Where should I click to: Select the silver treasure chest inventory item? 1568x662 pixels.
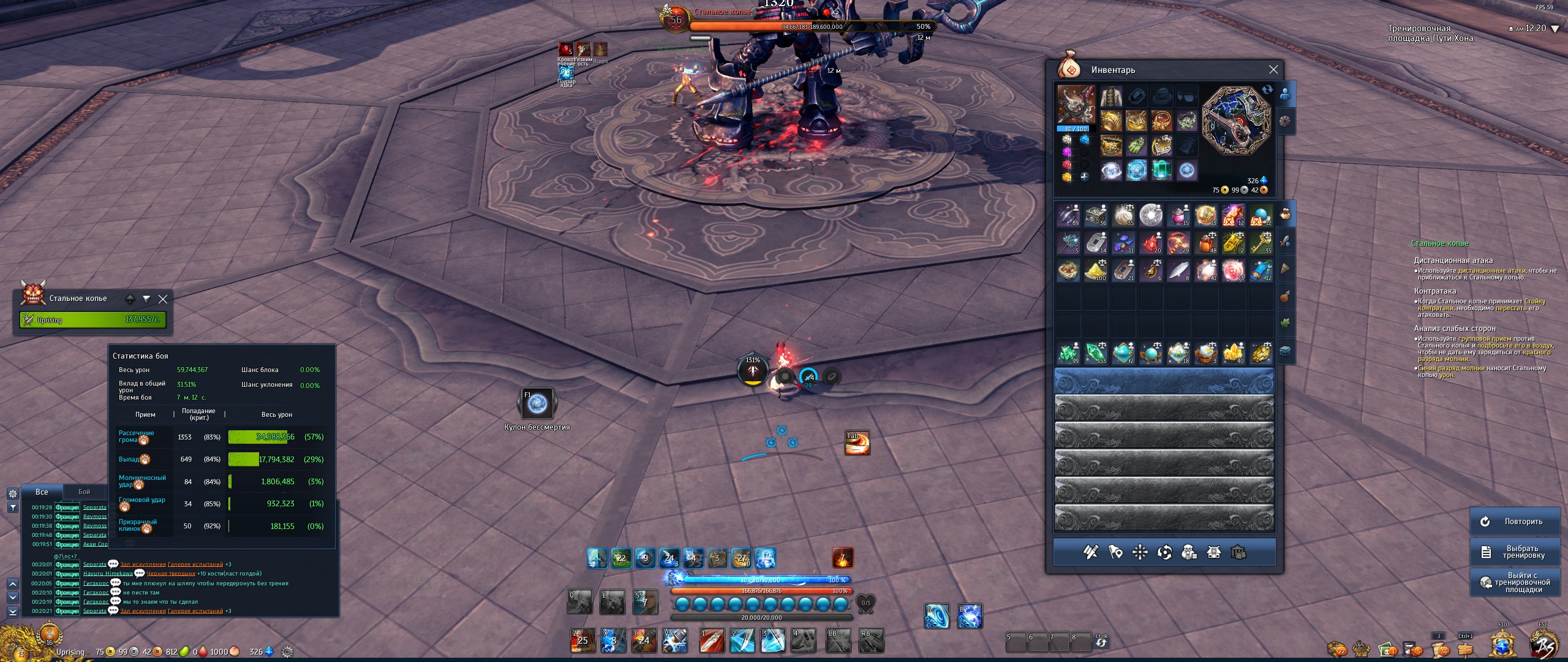1096,216
